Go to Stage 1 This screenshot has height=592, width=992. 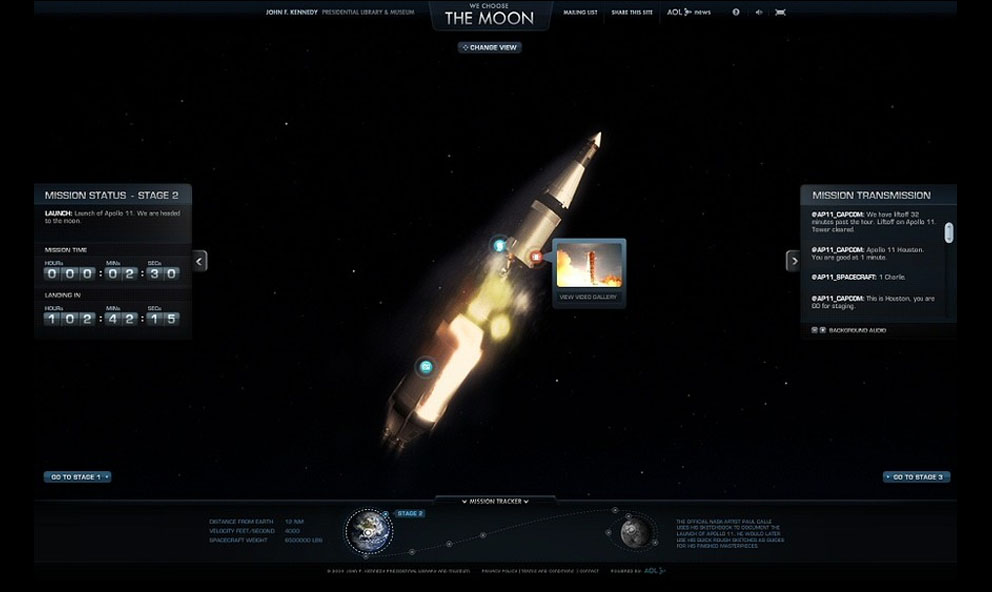tap(77, 477)
